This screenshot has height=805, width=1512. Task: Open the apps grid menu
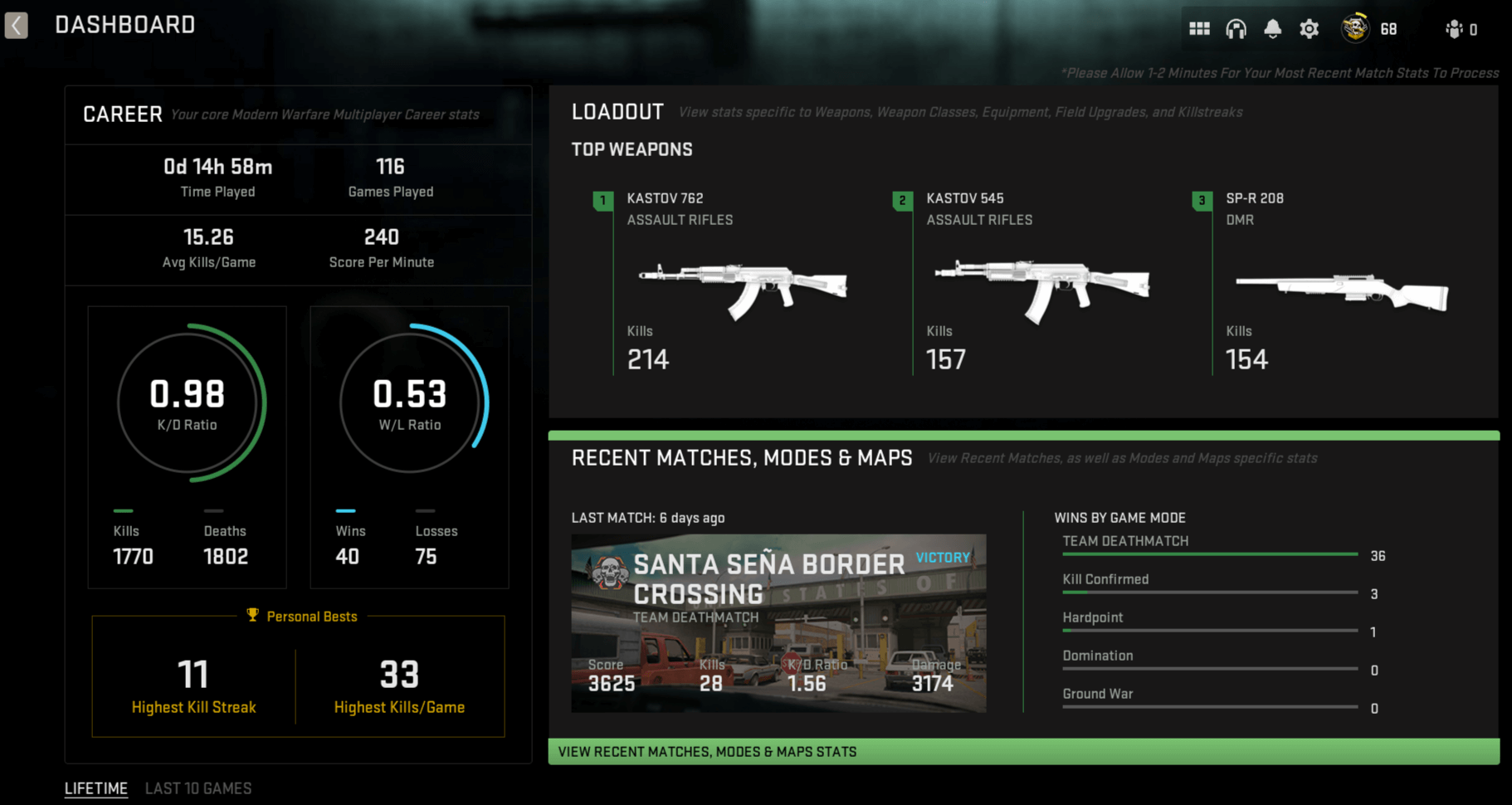point(1199,27)
